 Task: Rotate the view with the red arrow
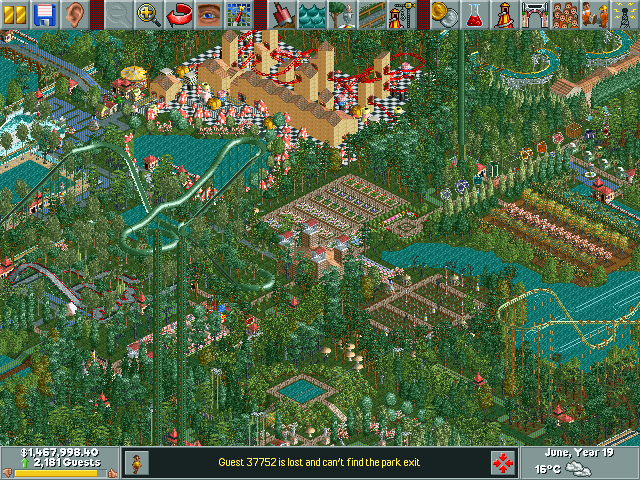point(179,14)
